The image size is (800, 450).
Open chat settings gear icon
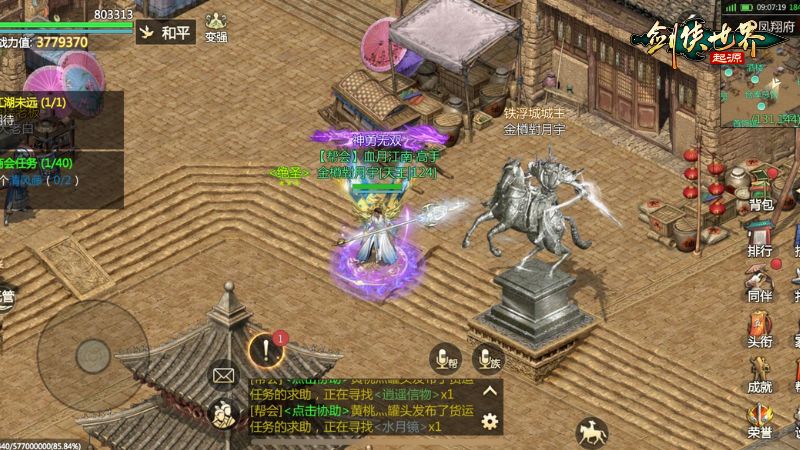(x=490, y=421)
